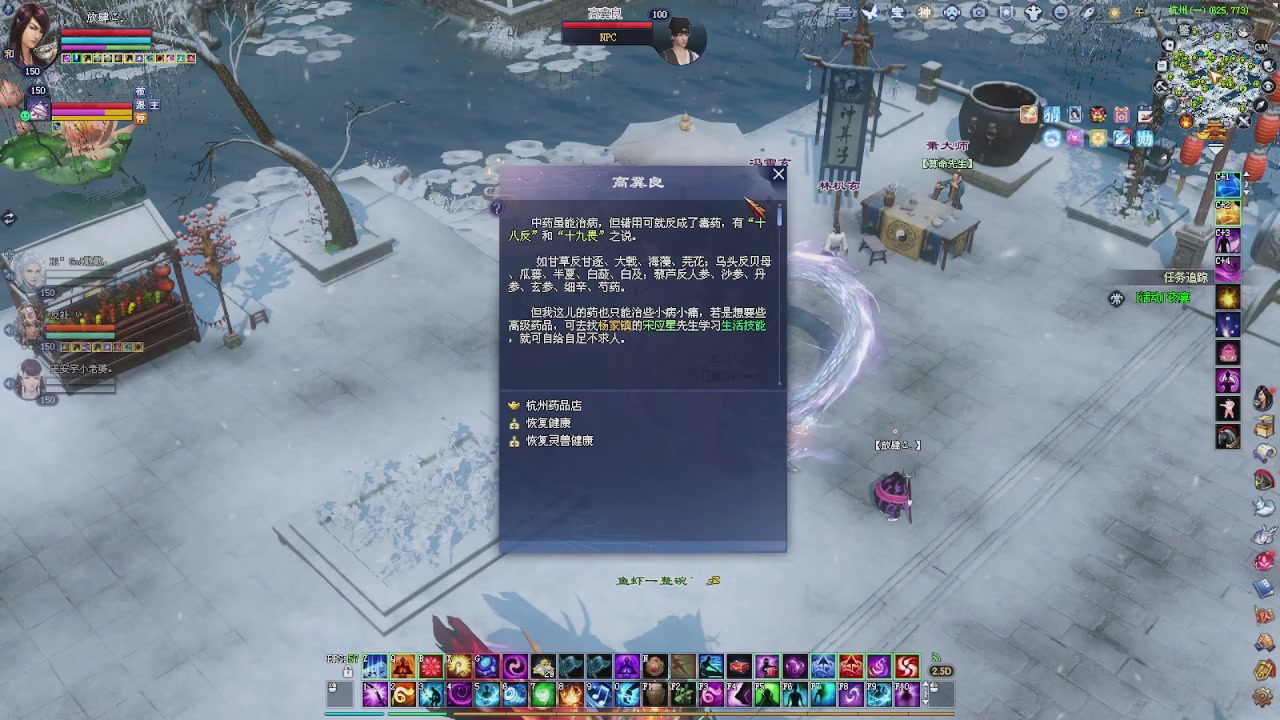Viewport: 1280px width, 720px height.
Task: Click the red gift box icon near the minimap
Action: tap(1097, 114)
